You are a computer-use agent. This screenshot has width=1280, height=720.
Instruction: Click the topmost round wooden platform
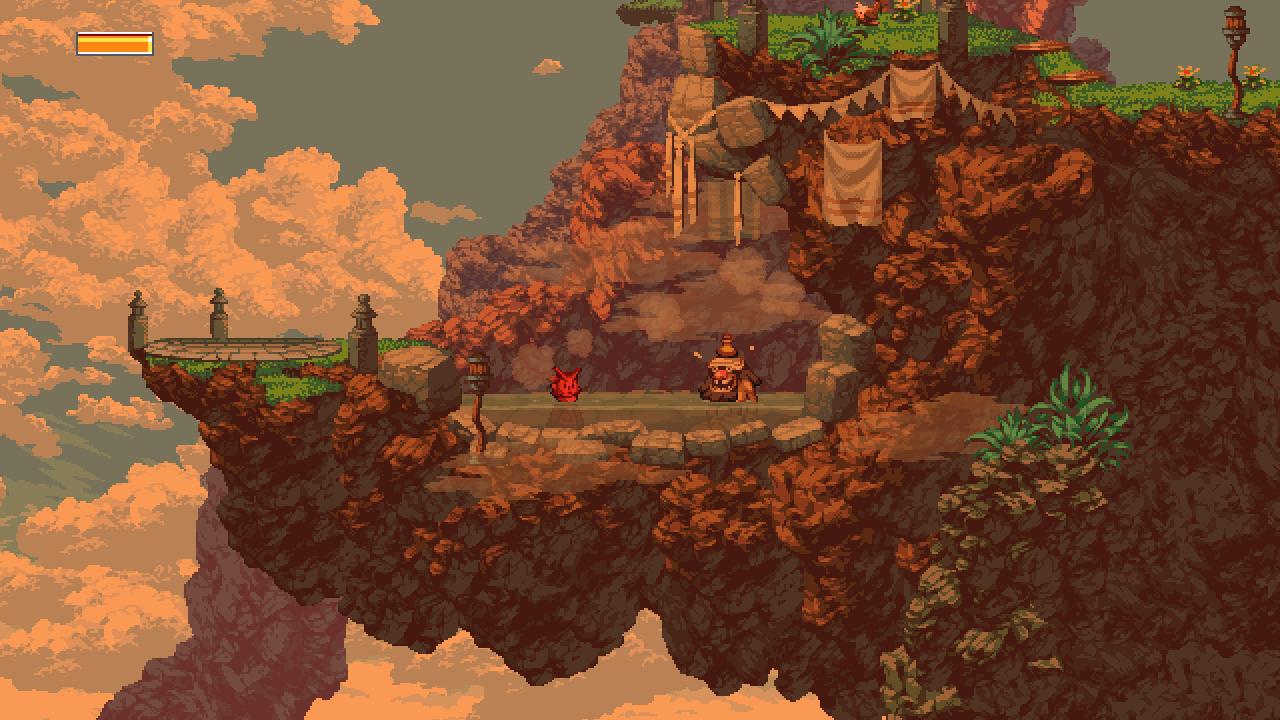pyautogui.click(x=1040, y=48)
